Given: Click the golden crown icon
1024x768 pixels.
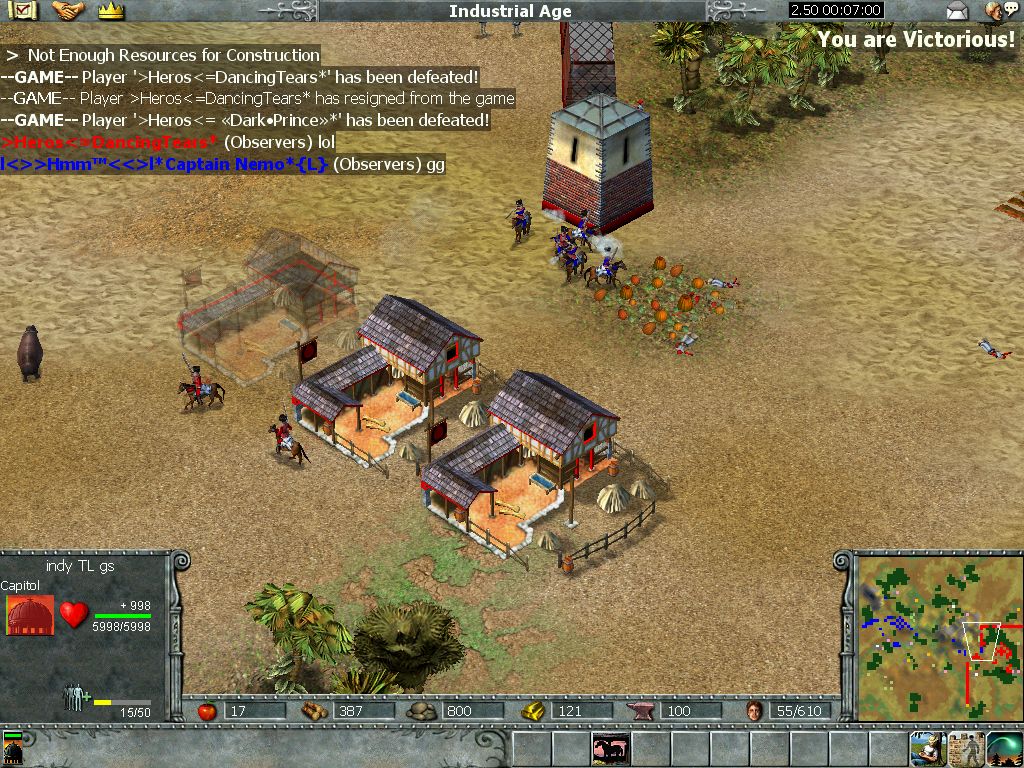Looking at the screenshot, I should (x=111, y=11).
